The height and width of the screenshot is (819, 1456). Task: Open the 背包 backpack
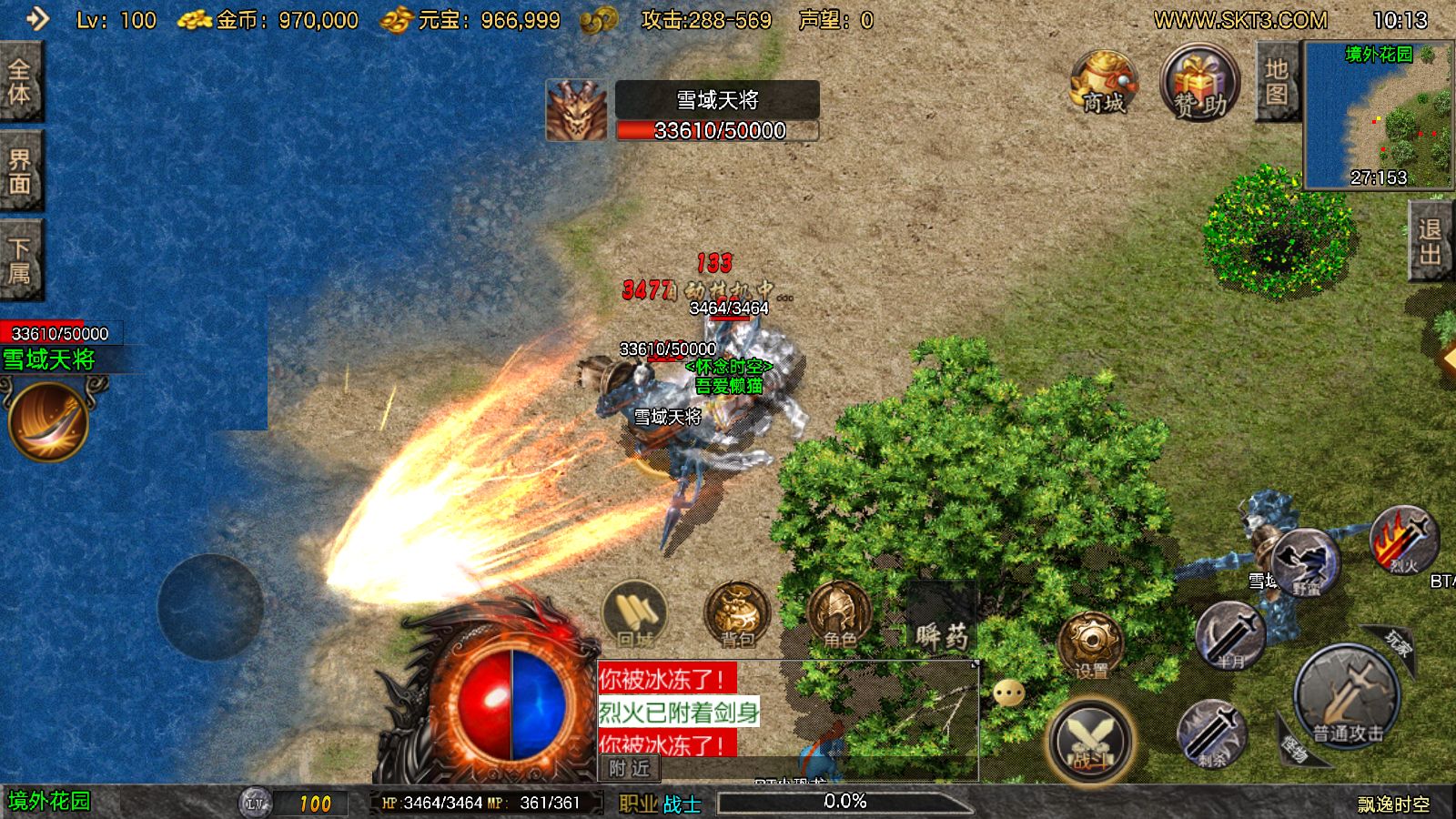point(737,614)
